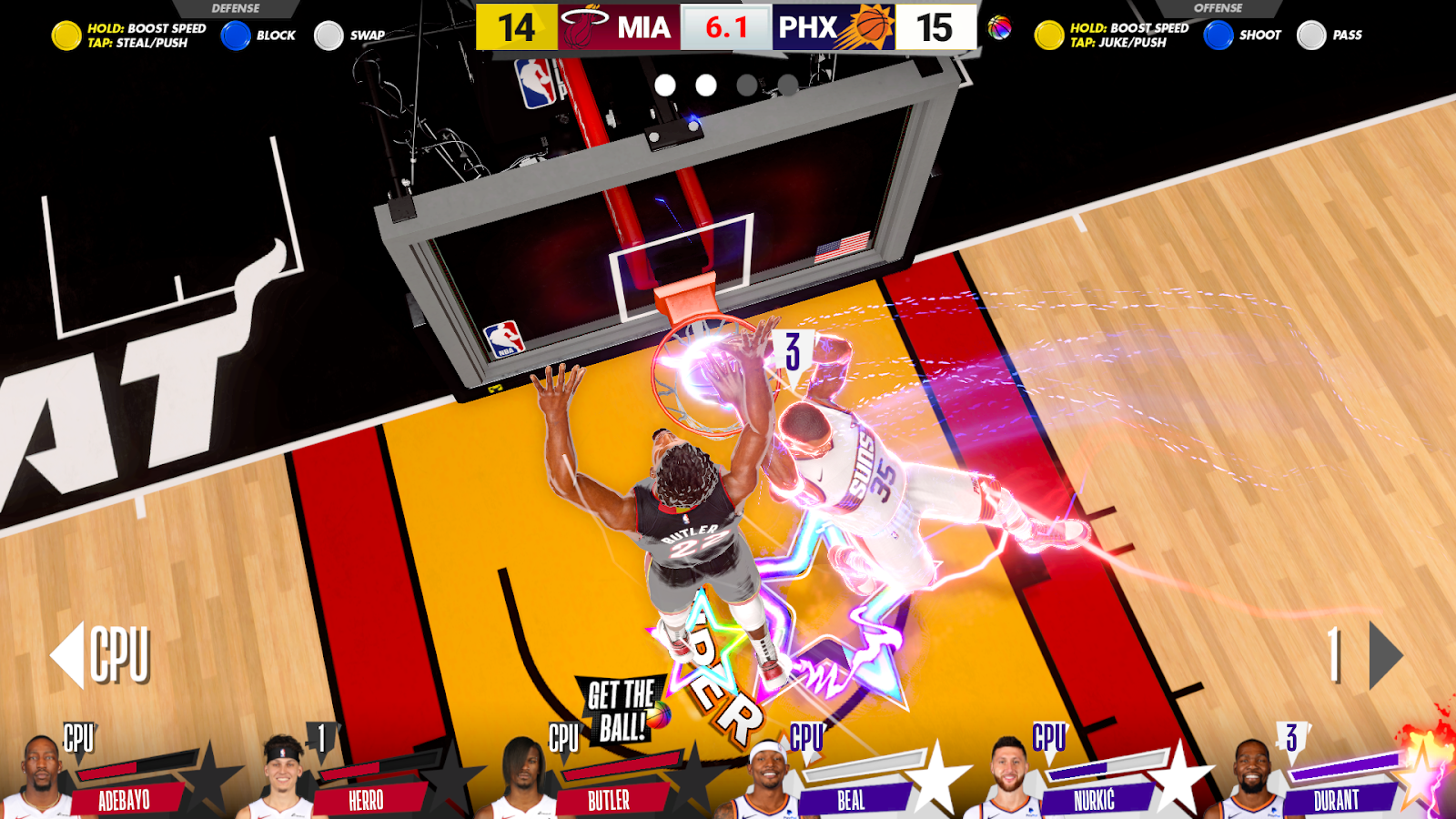Select the gray Pass control icon
This screenshot has height=819, width=1456.
click(x=1311, y=35)
